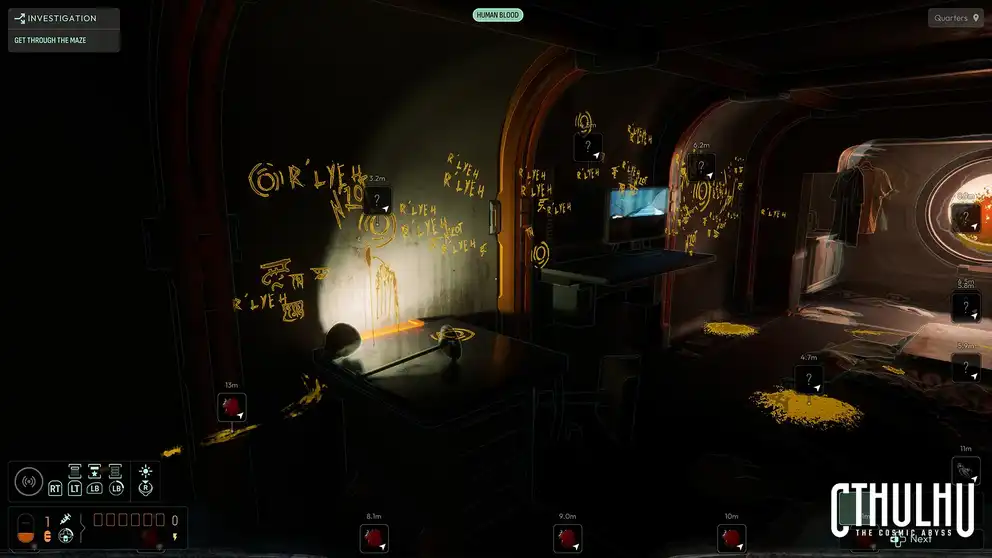Activate the sonar pulse icon
The image size is (992, 558).
pos(29,482)
